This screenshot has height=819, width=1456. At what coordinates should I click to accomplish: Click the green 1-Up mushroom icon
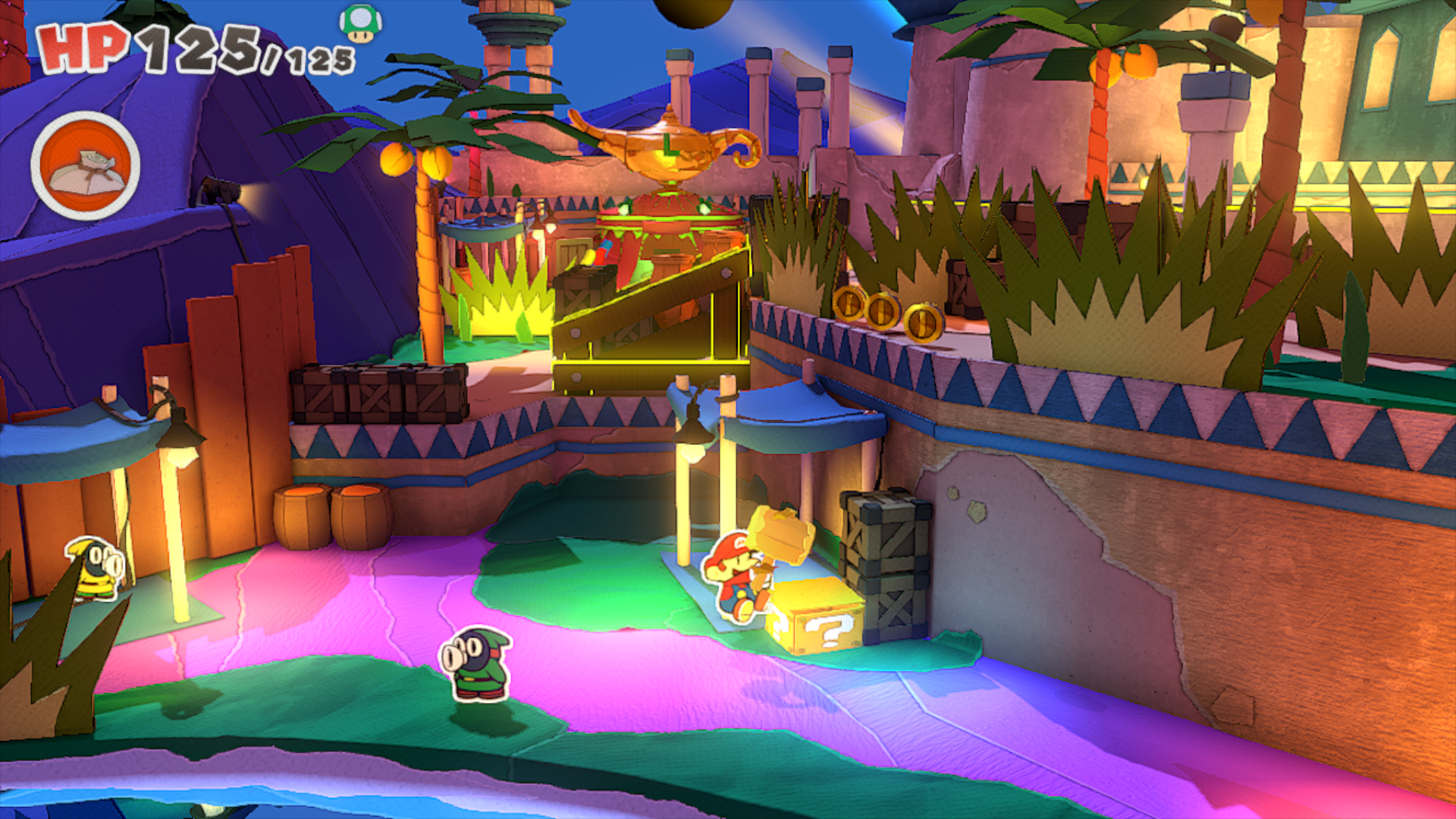tap(360, 24)
